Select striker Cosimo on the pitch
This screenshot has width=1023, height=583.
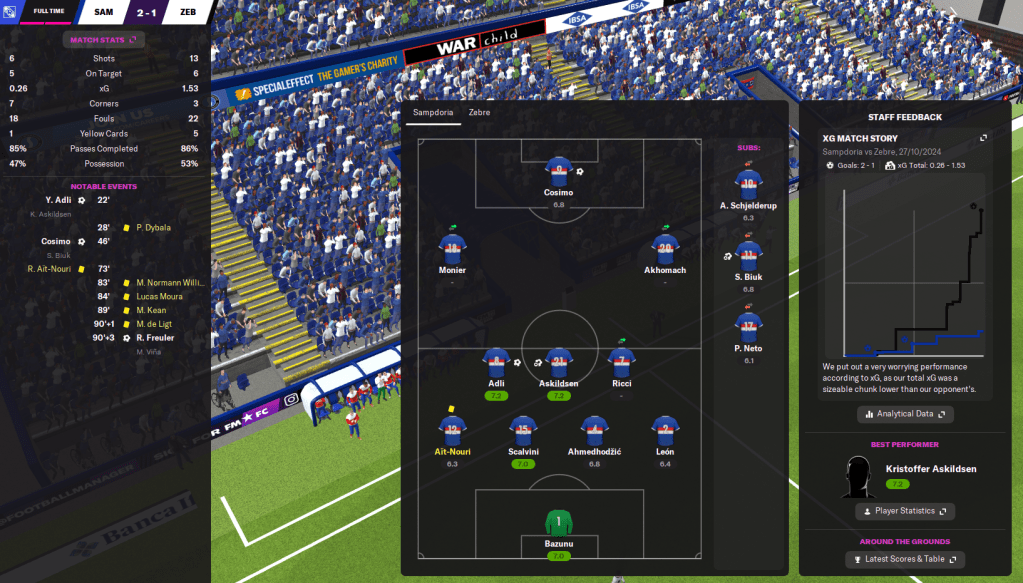coord(558,172)
